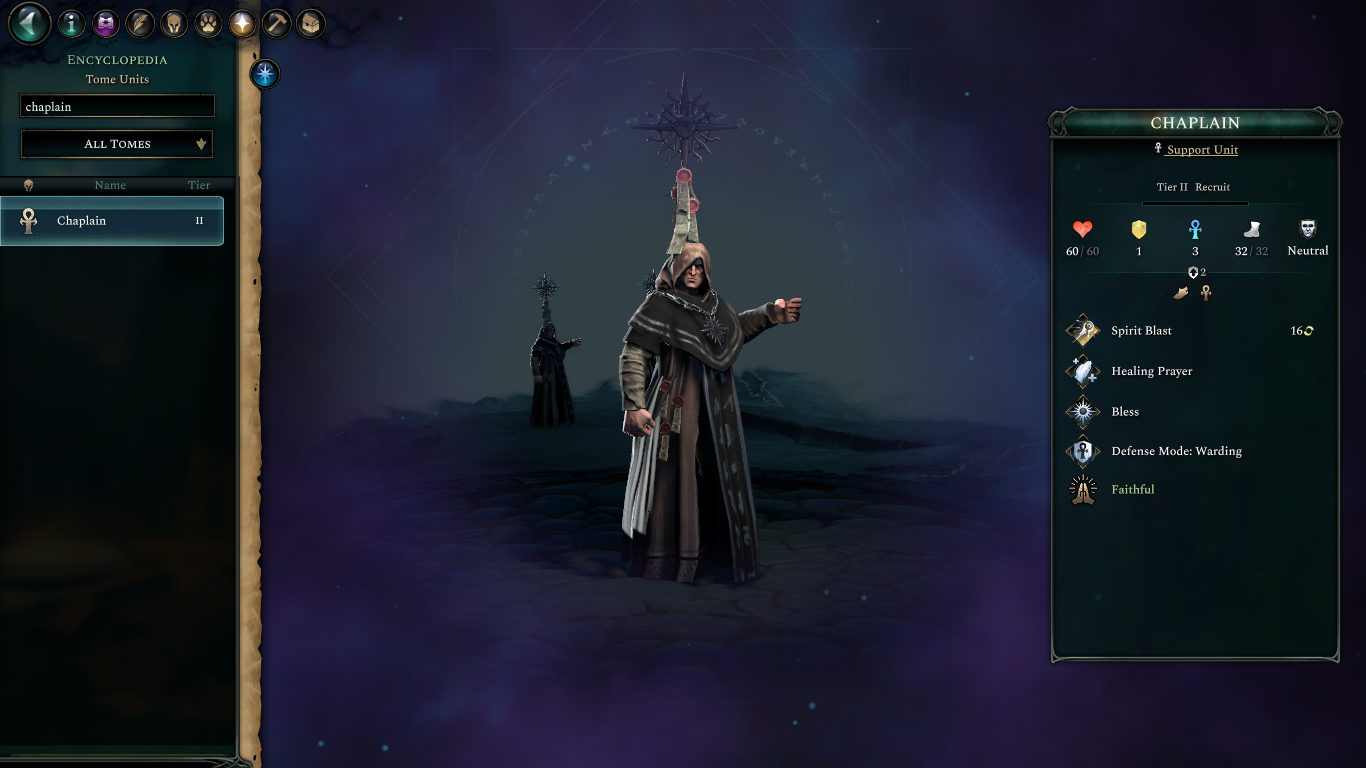The height and width of the screenshot is (768, 1366).
Task: Click the blue compass toggle beside the panel
Action: [264, 73]
